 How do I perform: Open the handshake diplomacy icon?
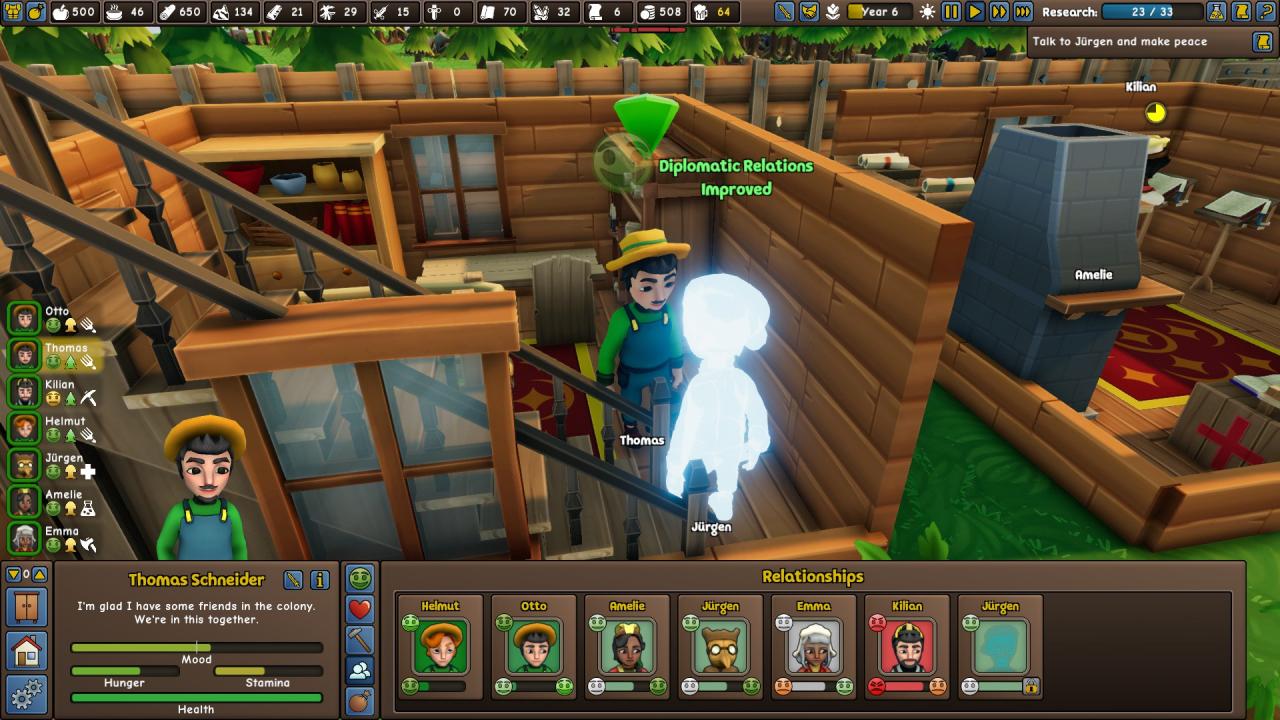tap(809, 12)
